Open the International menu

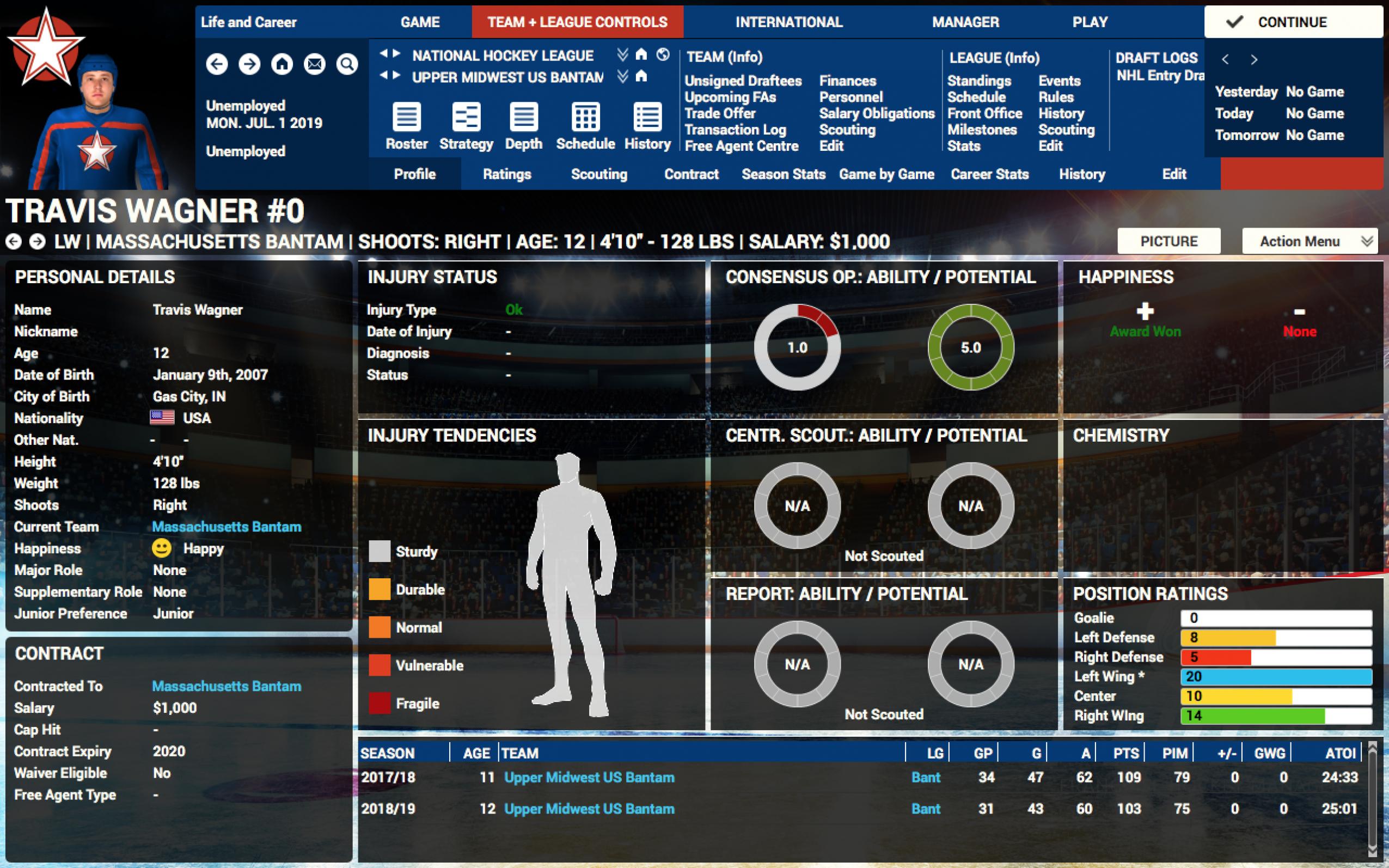(788, 22)
